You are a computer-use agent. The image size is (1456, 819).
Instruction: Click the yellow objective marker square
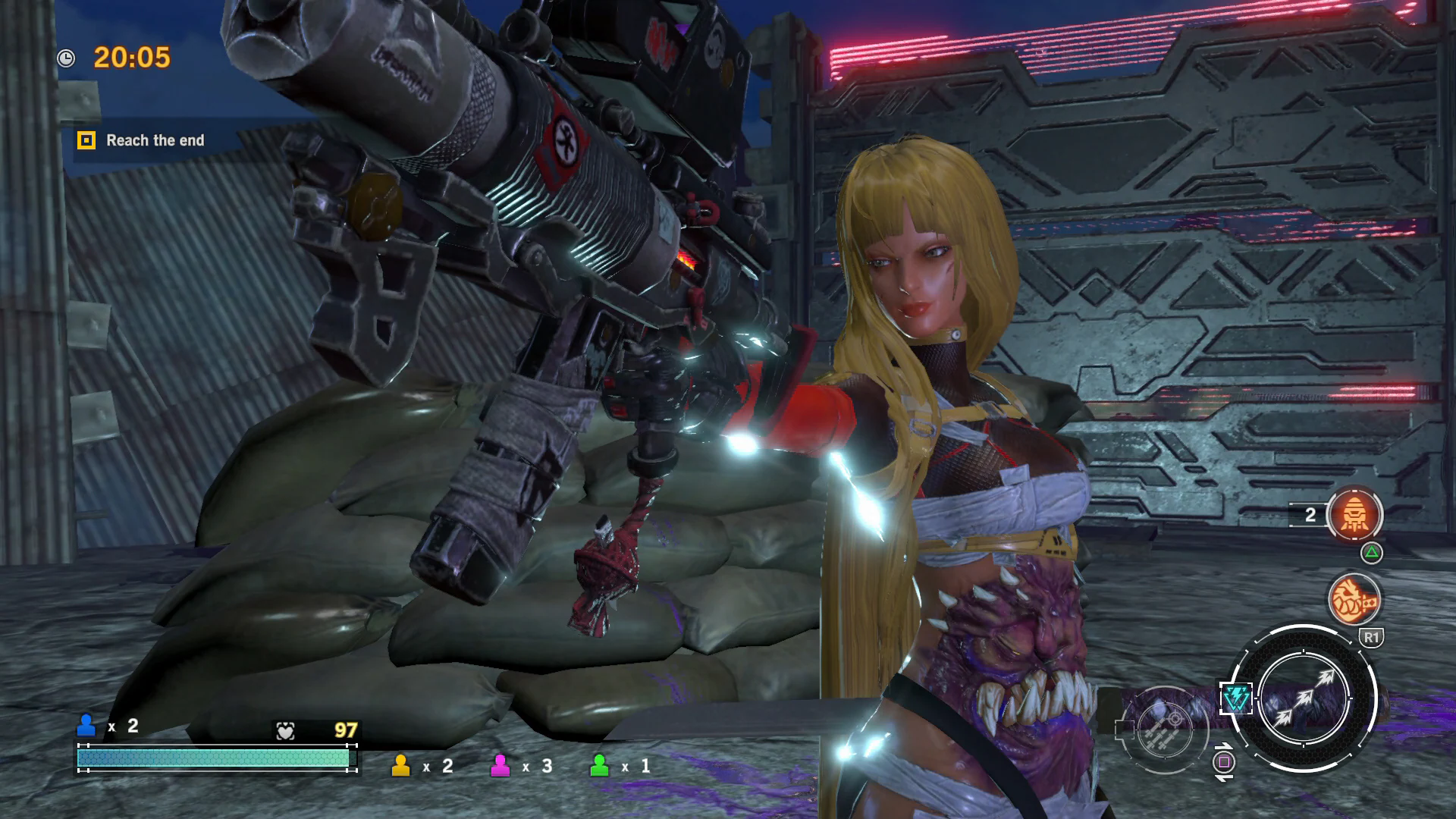pyautogui.click(x=87, y=140)
